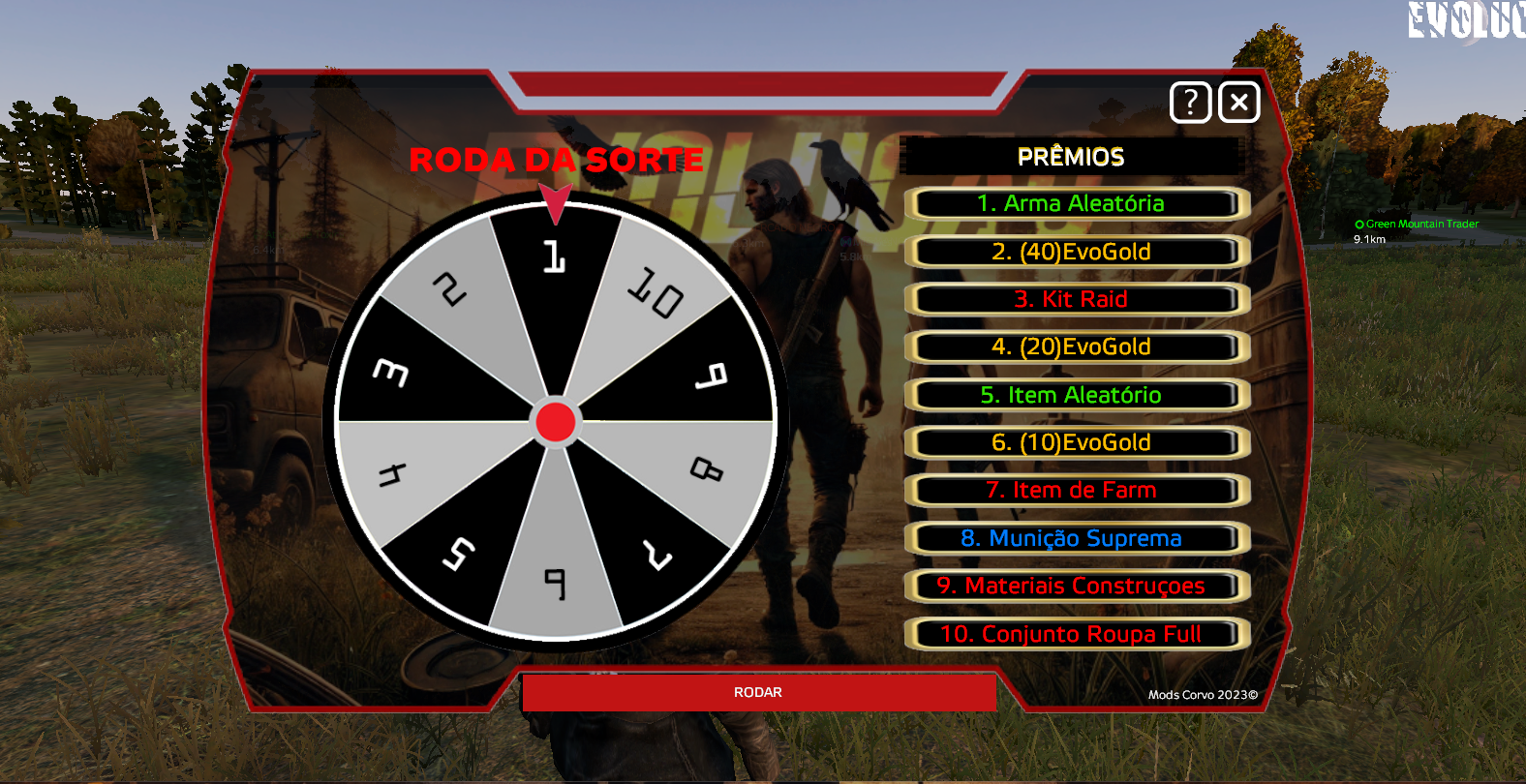Click "5. Item Aleatório" in the prize list
The height and width of the screenshot is (784, 1526).
tap(1075, 395)
